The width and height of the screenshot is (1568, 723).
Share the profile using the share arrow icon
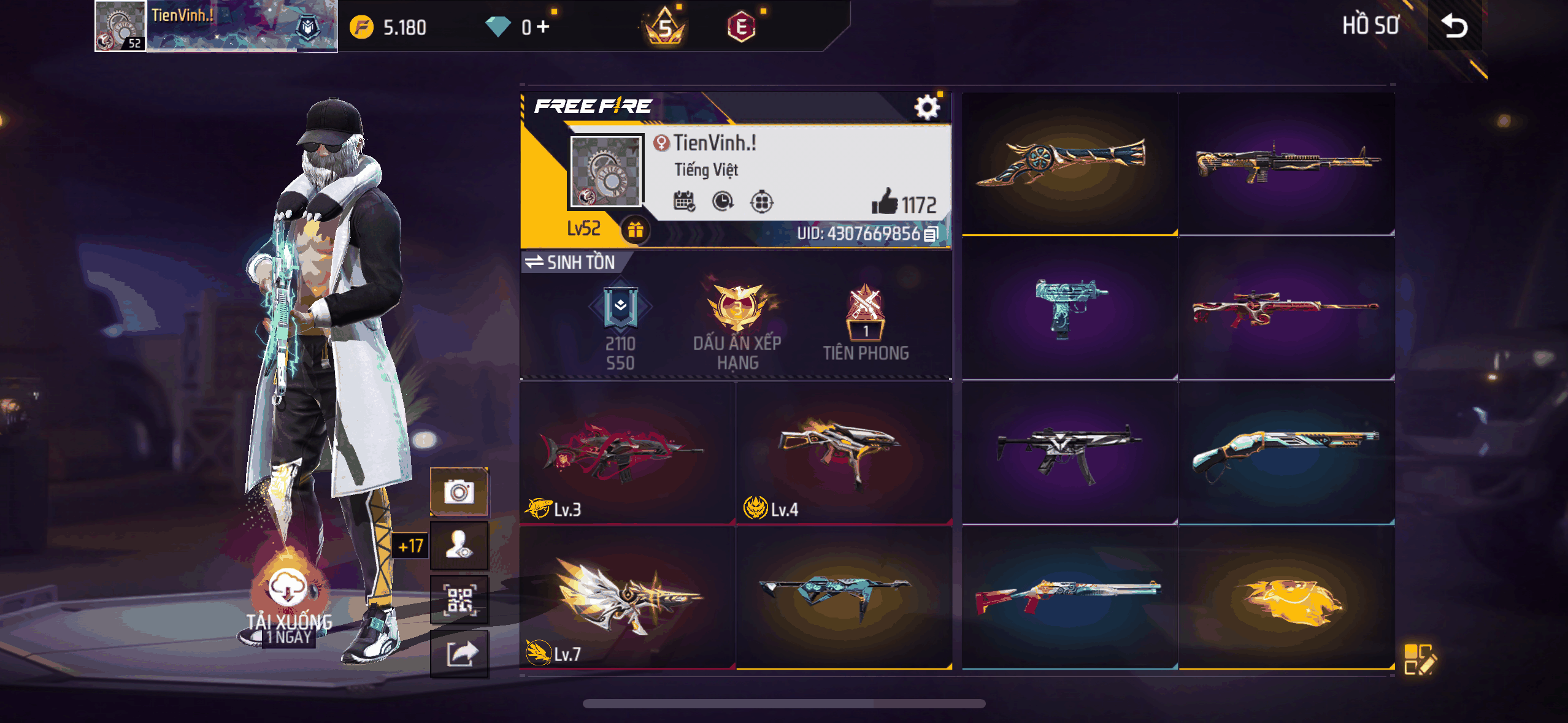(x=460, y=655)
